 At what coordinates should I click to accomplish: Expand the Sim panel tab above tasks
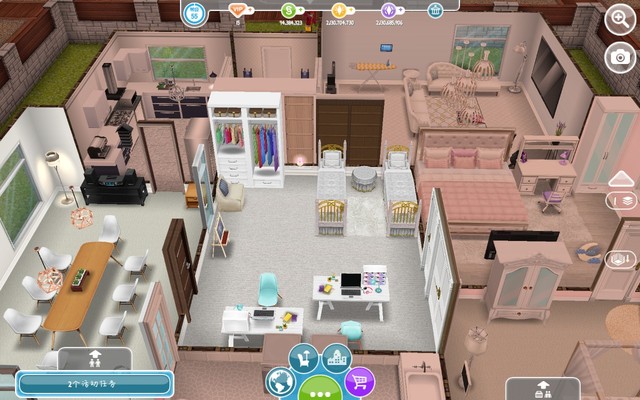(x=94, y=357)
